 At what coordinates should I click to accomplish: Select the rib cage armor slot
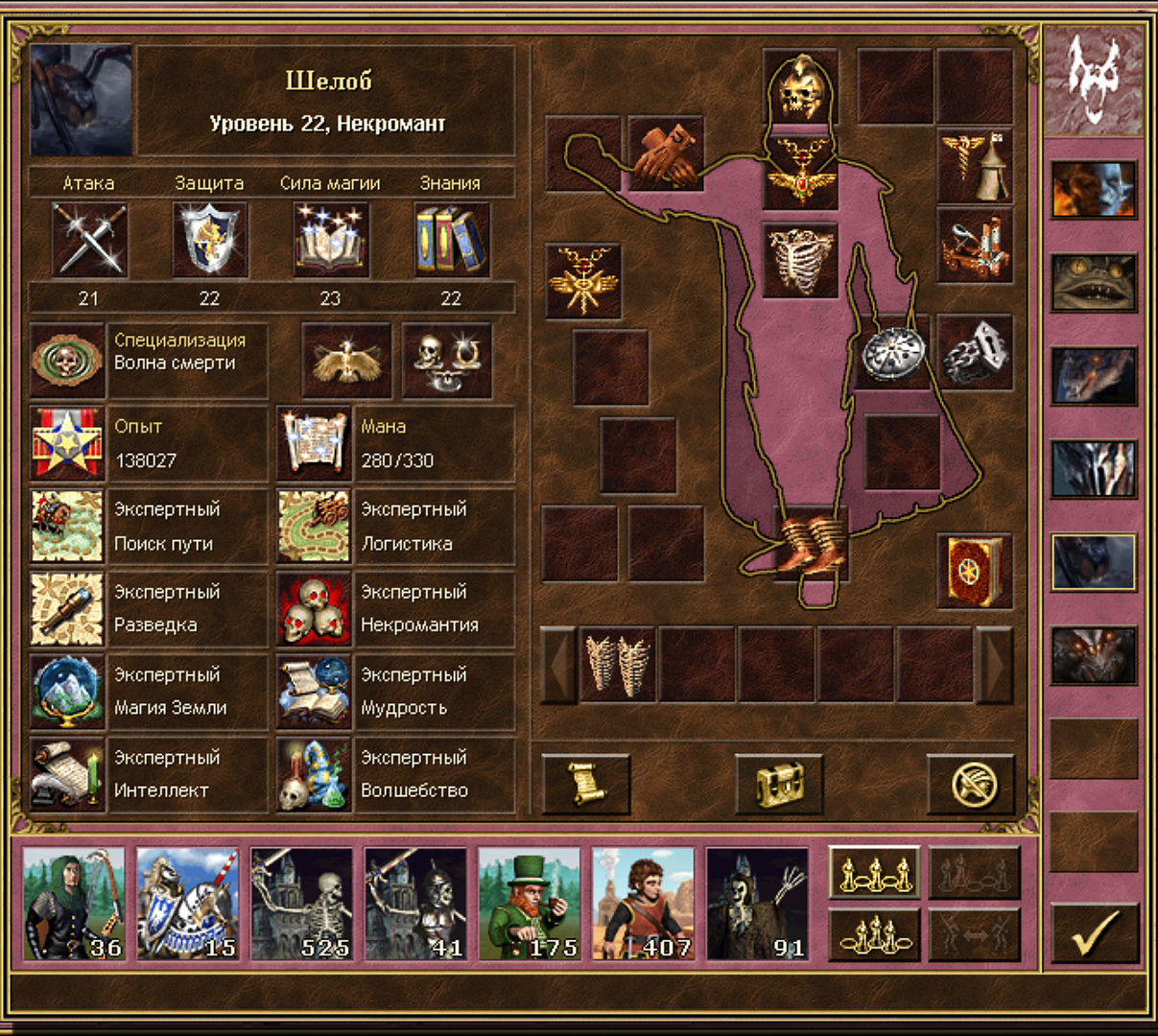pos(800,260)
